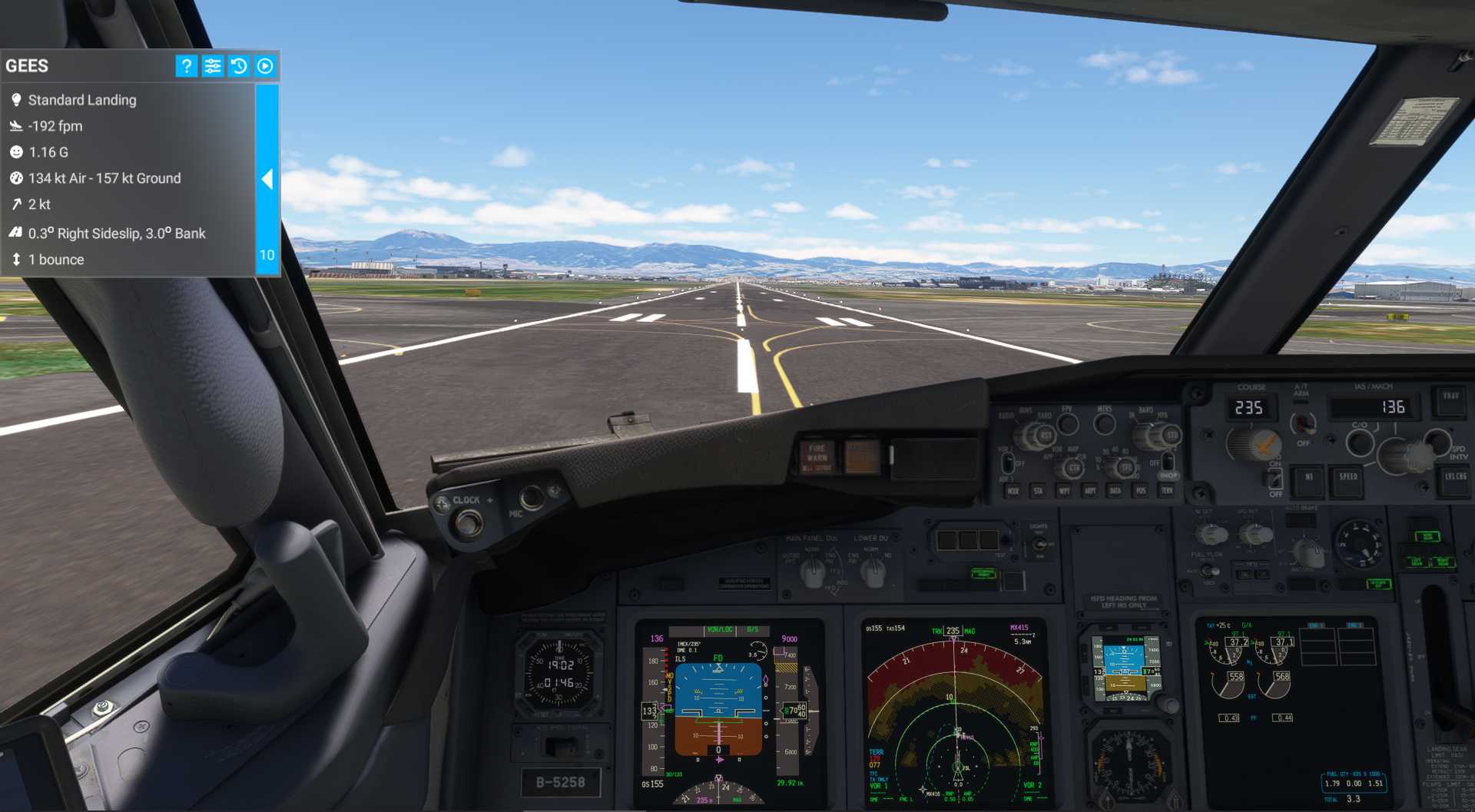Show airports with the ARPT button
This screenshot has width=1475, height=812.
[1090, 491]
